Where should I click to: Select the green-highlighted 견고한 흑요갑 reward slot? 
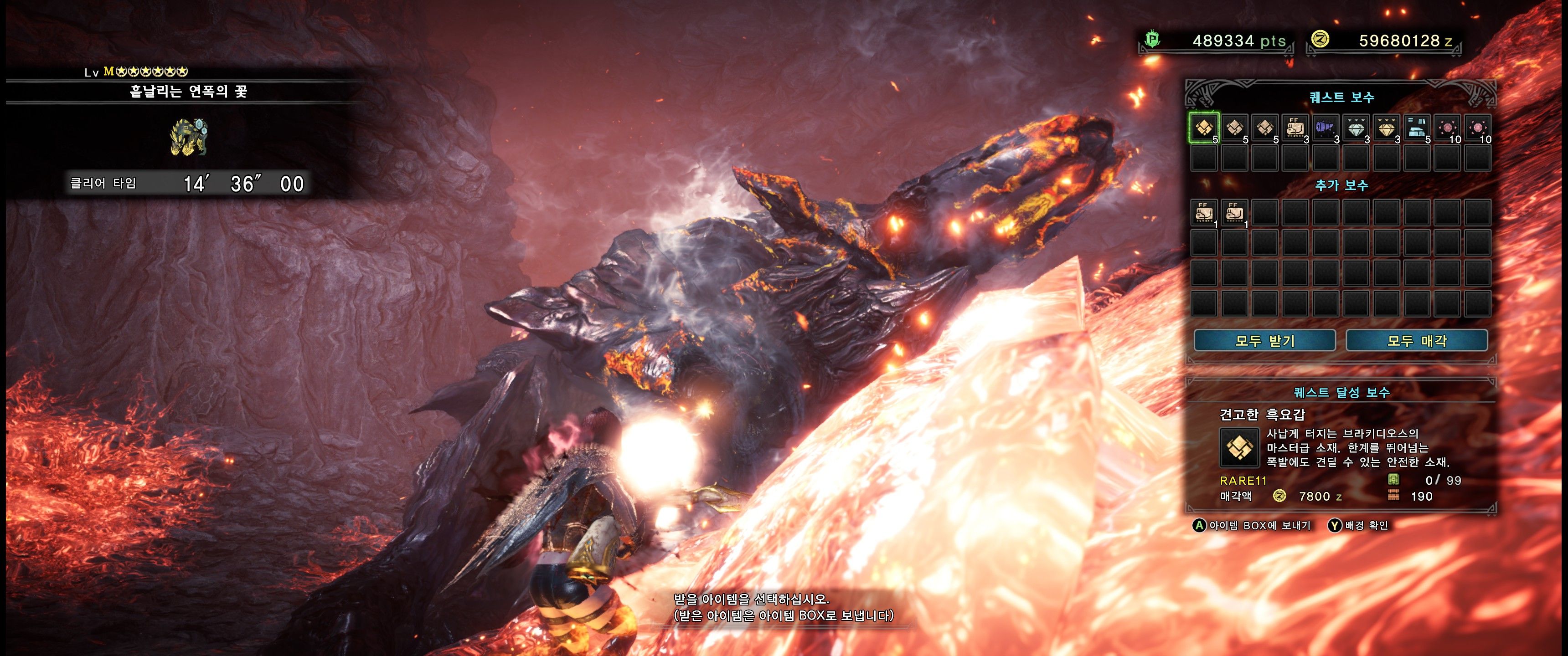click(1203, 128)
